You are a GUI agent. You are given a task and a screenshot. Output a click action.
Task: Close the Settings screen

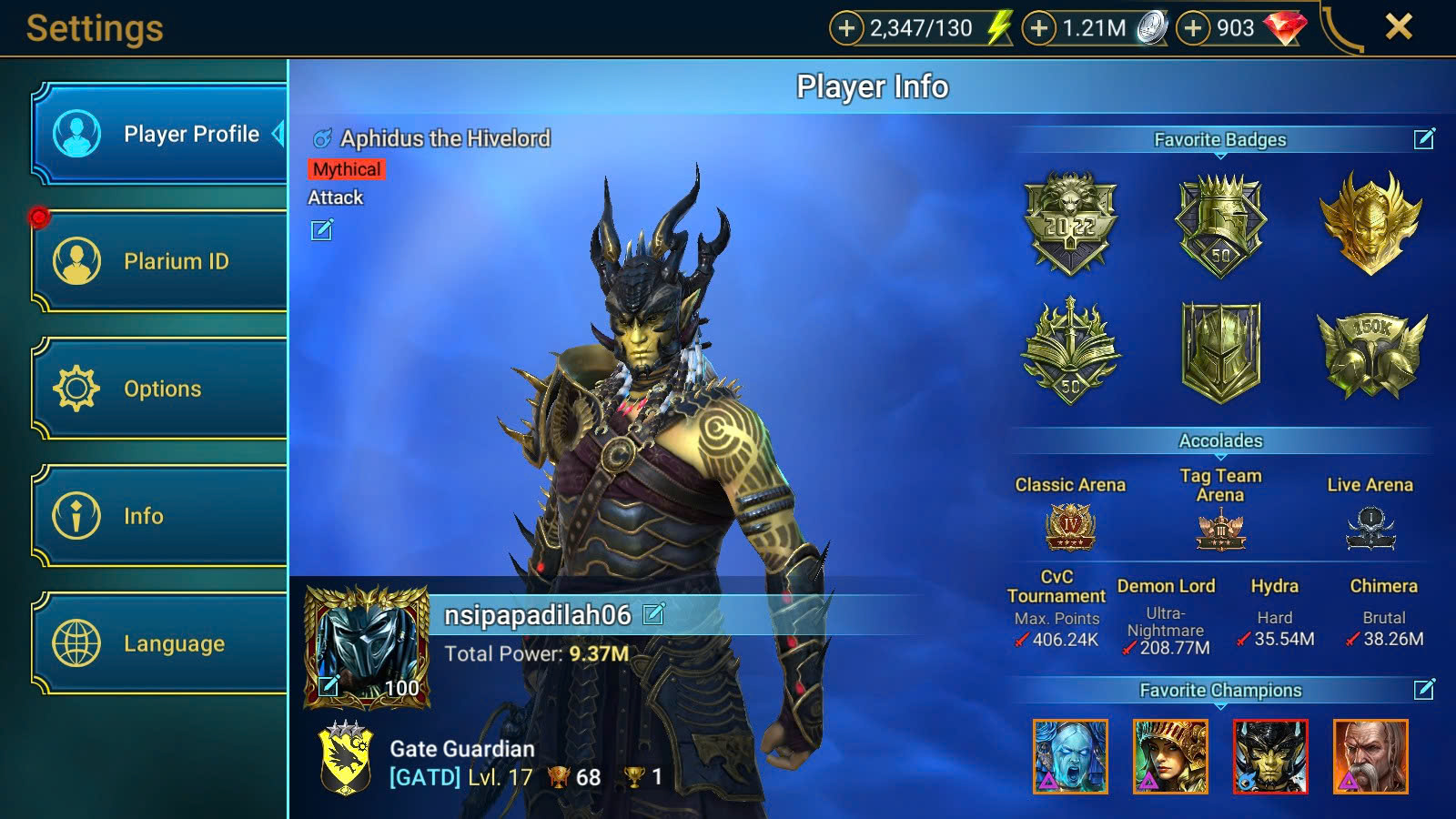1399,27
